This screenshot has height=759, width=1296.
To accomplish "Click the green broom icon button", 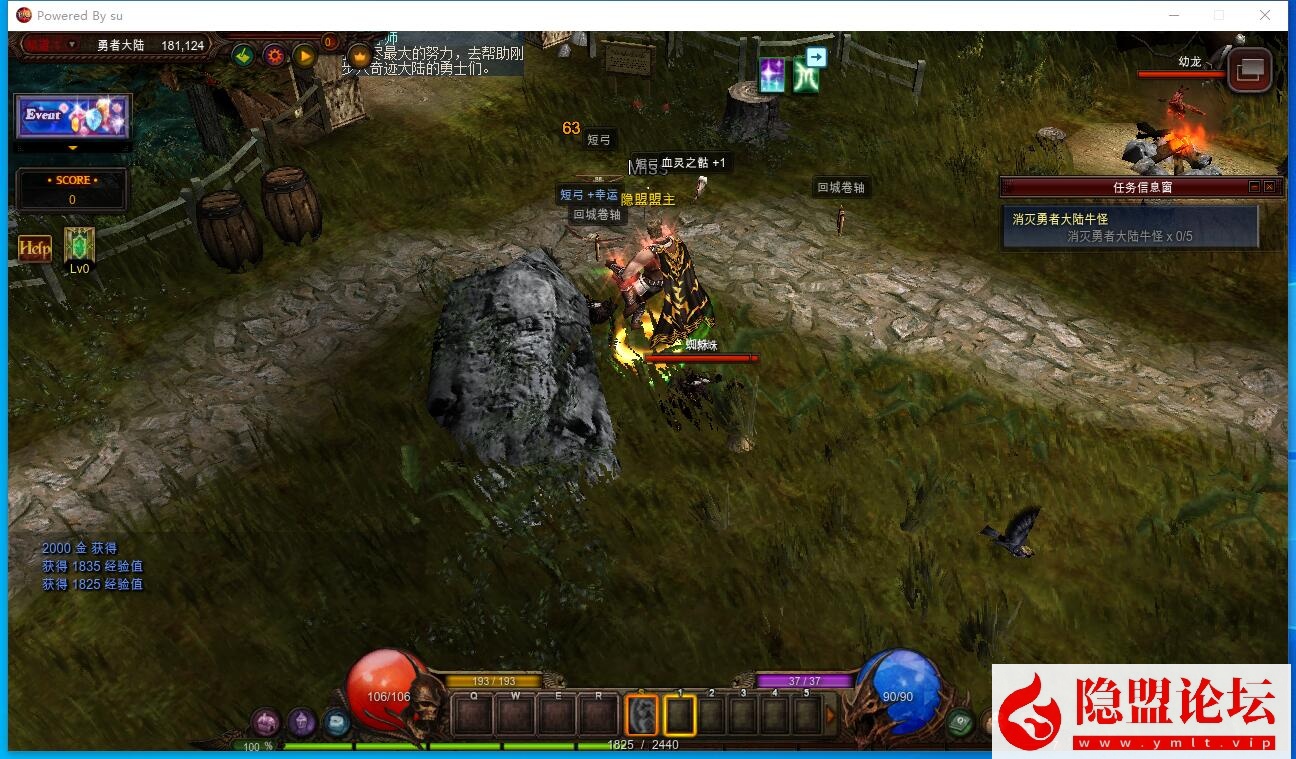I will [x=243, y=55].
